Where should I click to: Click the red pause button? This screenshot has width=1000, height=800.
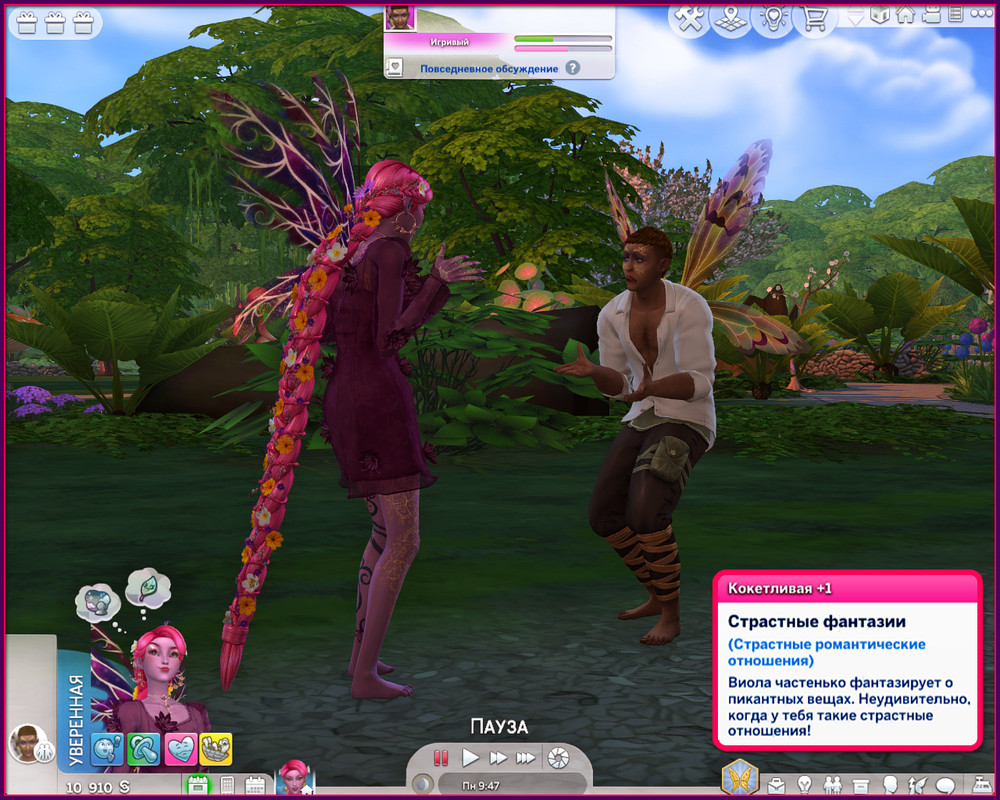pyautogui.click(x=441, y=758)
